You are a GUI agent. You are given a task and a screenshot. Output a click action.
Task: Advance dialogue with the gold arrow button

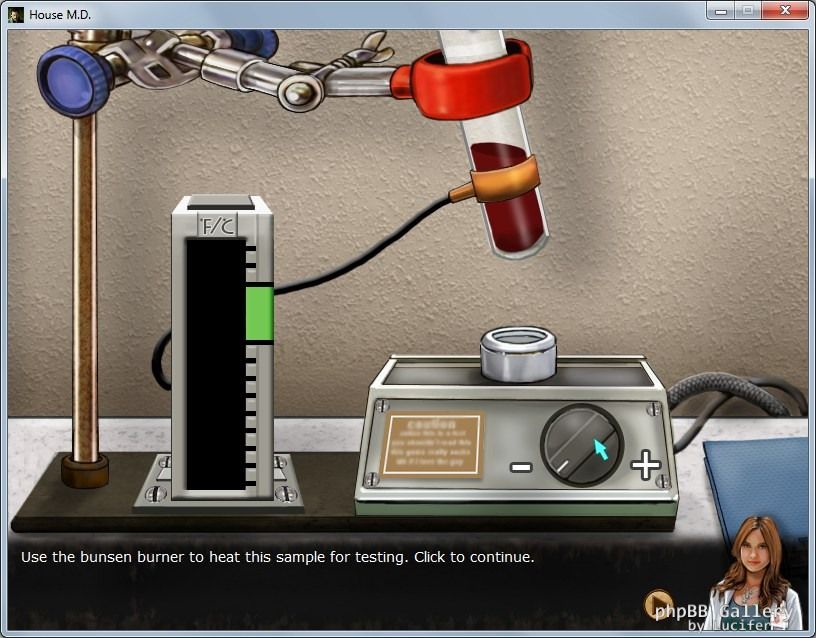[658, 605]
